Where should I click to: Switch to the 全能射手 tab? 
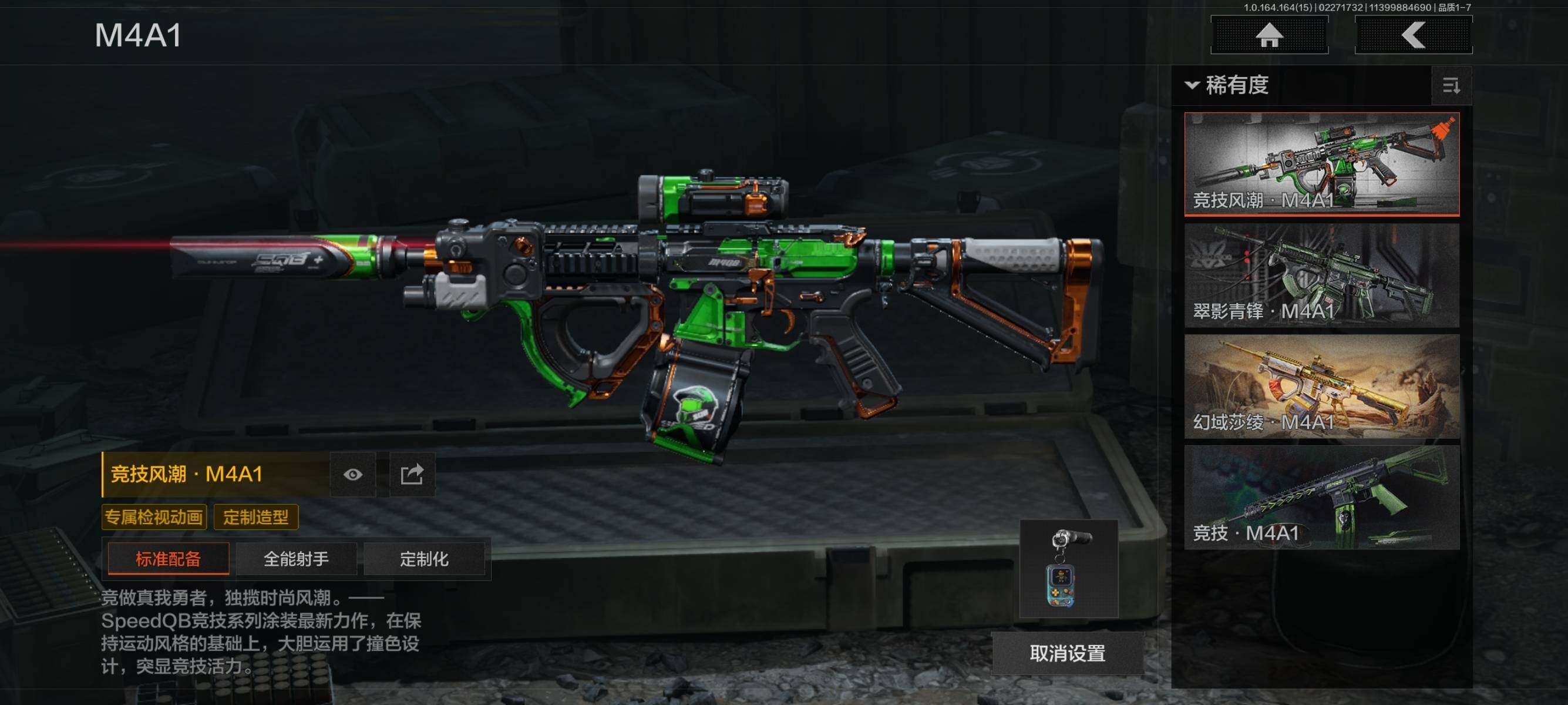[296, 558]
